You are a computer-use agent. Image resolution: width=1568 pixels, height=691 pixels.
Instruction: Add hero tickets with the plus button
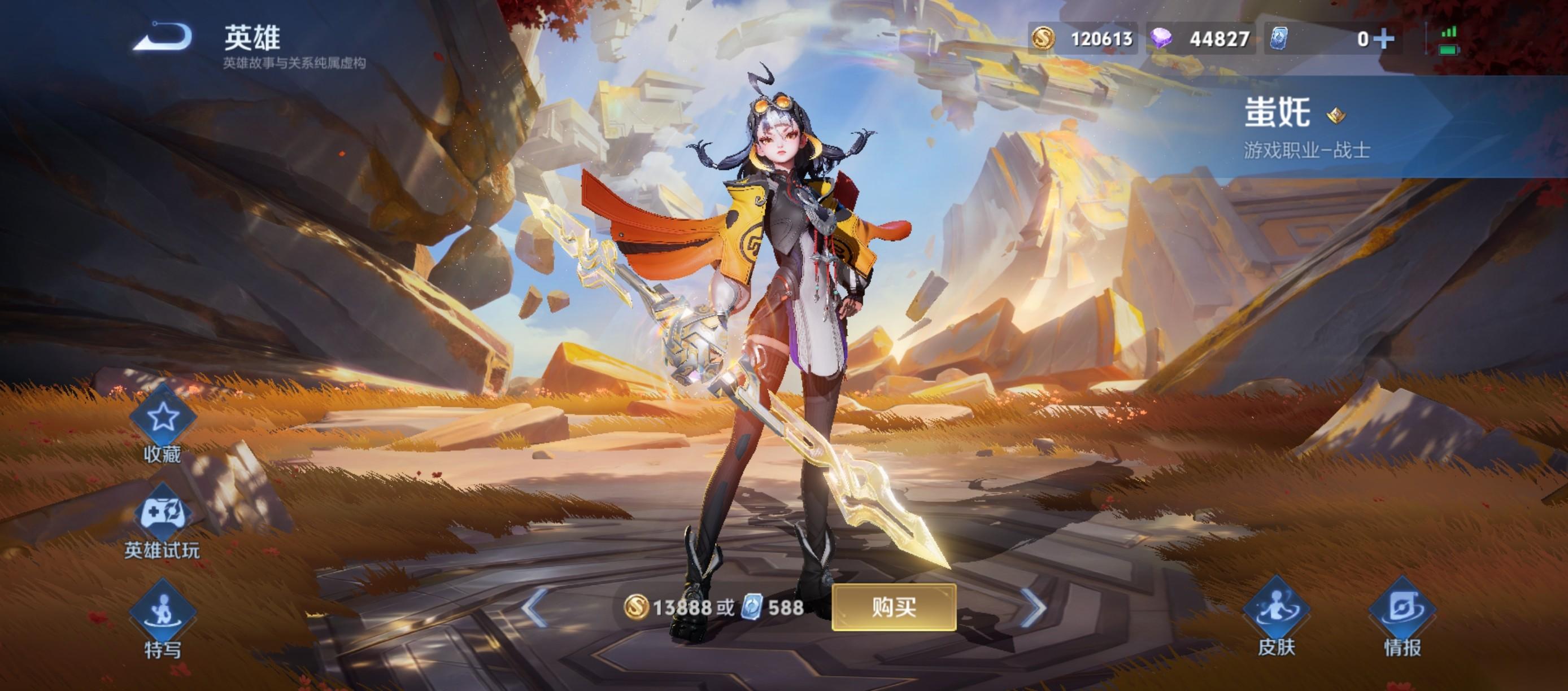coord(1384,39)
